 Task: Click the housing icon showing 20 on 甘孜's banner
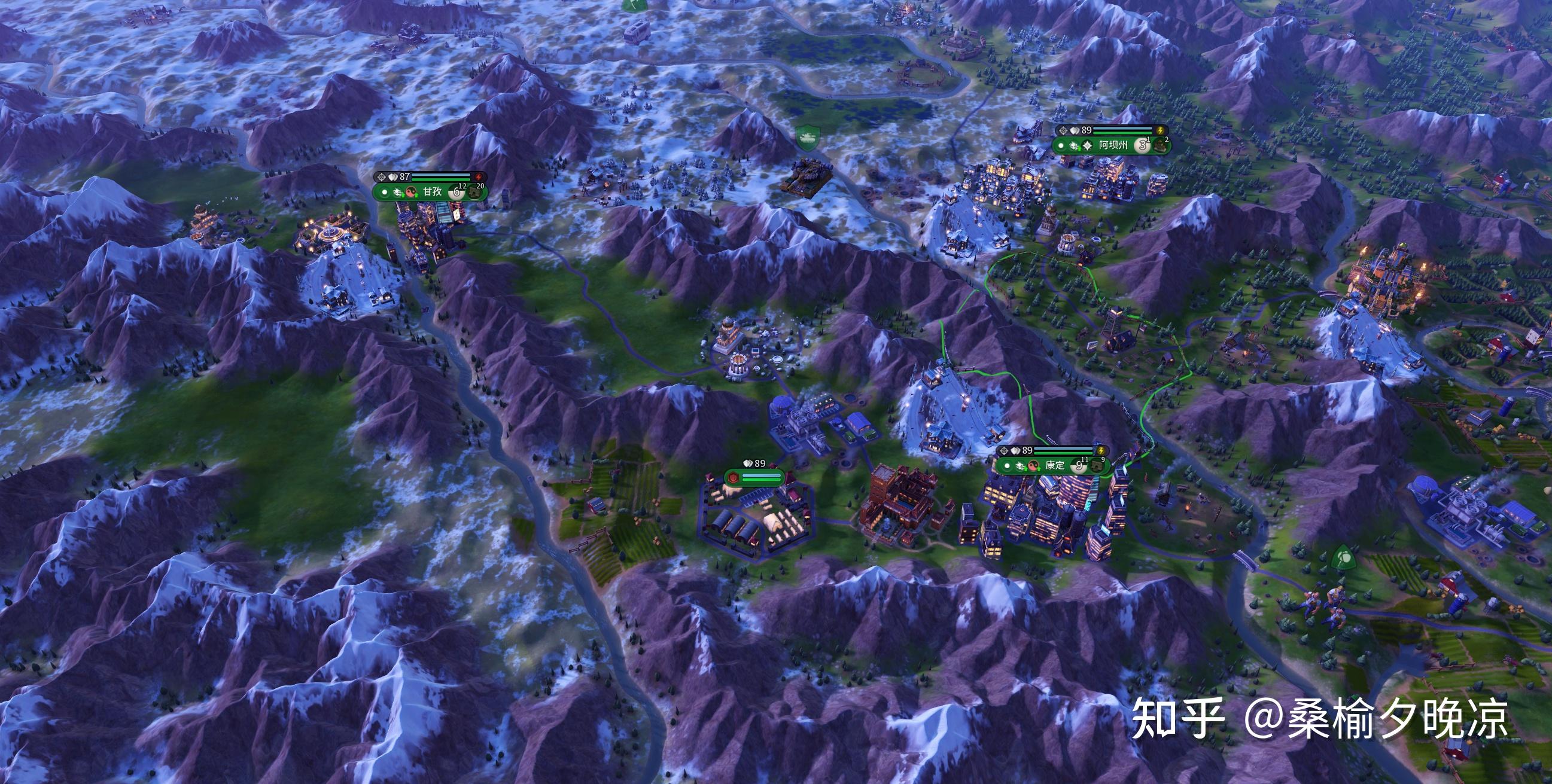(x=475, y=193)
